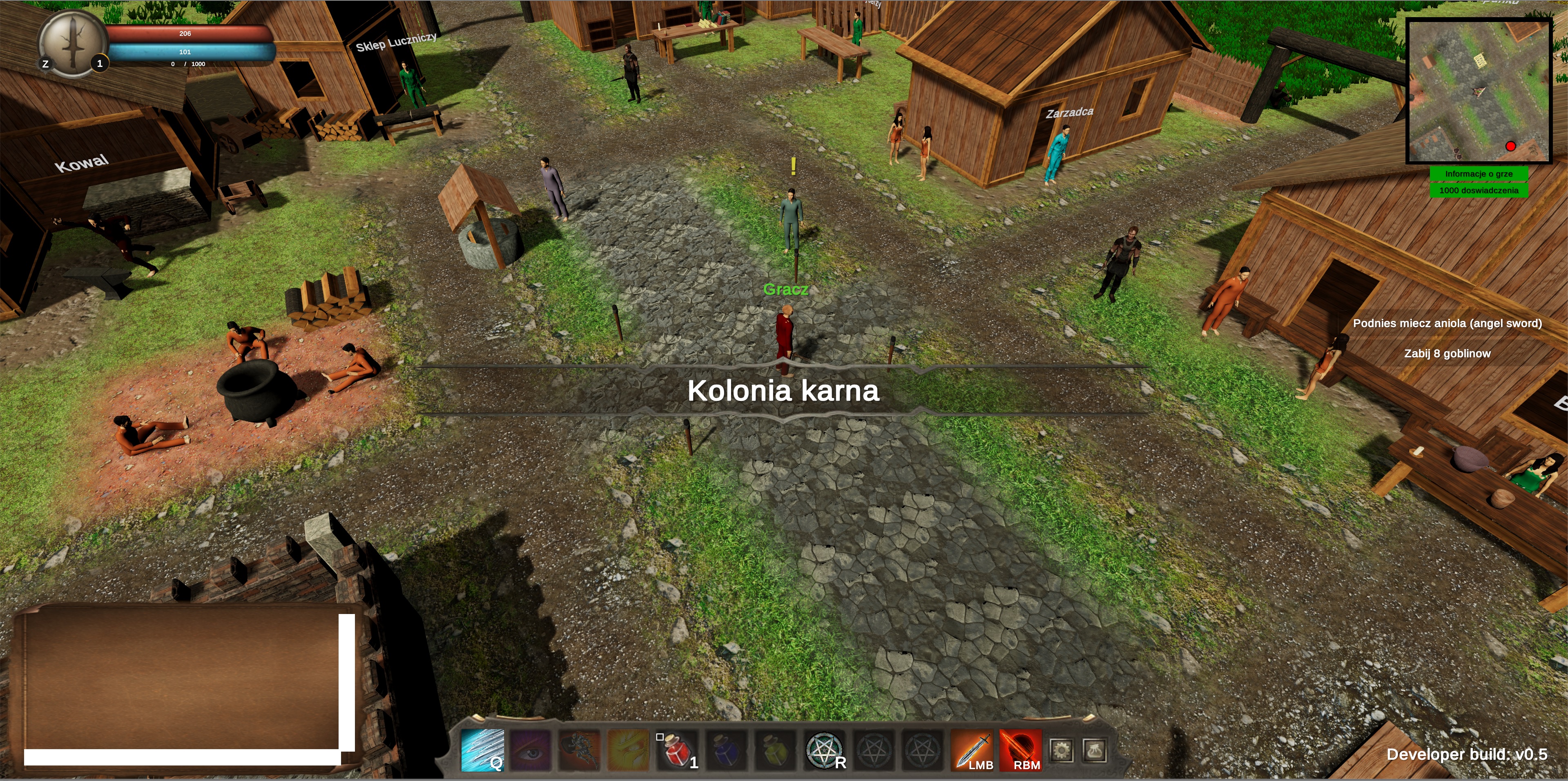Screen dimensions: 1568x781
Task: Use the purple eye ability
Action: coord(530,750)
